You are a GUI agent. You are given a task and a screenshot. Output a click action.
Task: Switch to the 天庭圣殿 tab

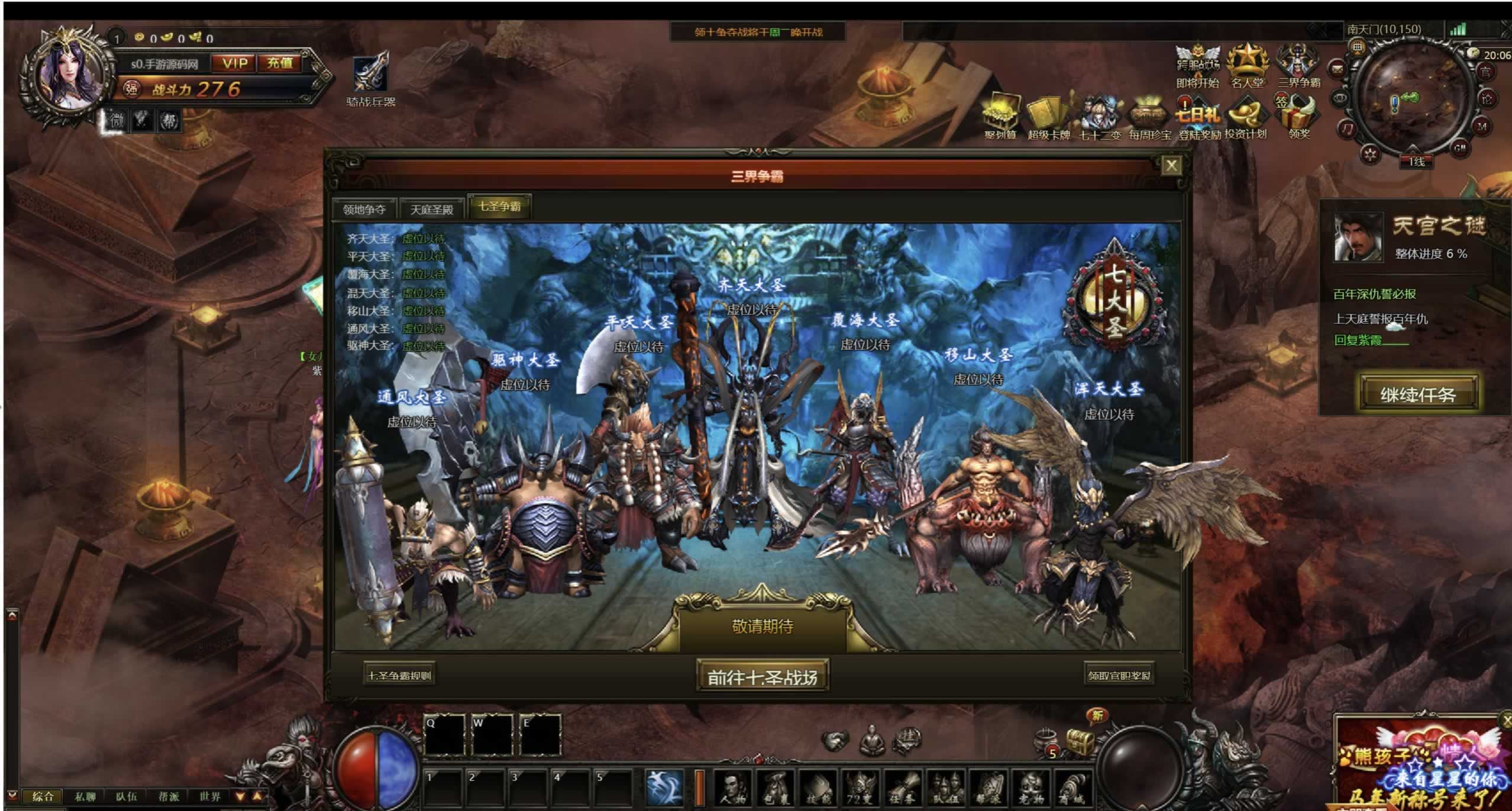[432, 209]
